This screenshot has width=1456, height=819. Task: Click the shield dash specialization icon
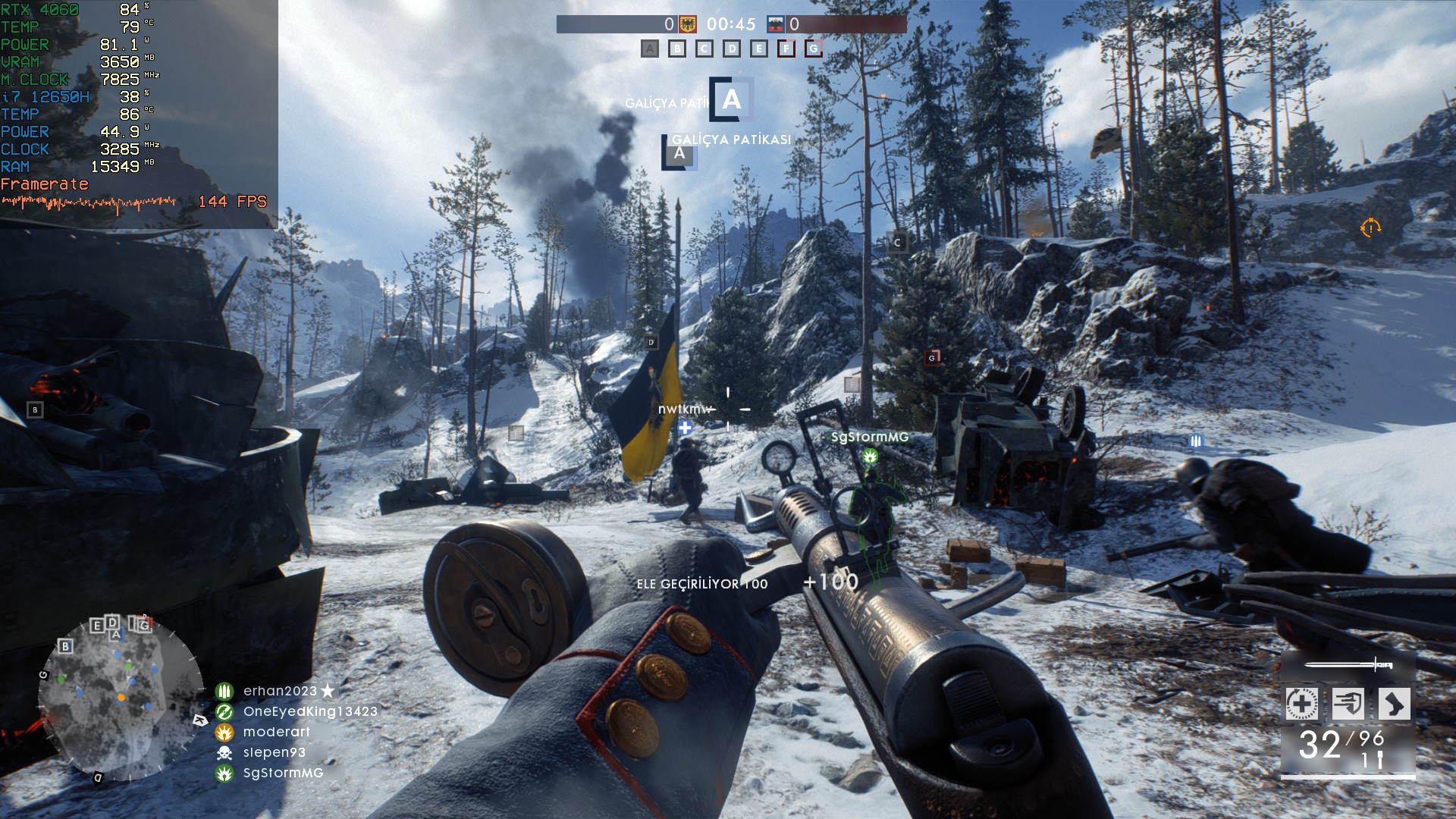click(x=1348, y=704)
